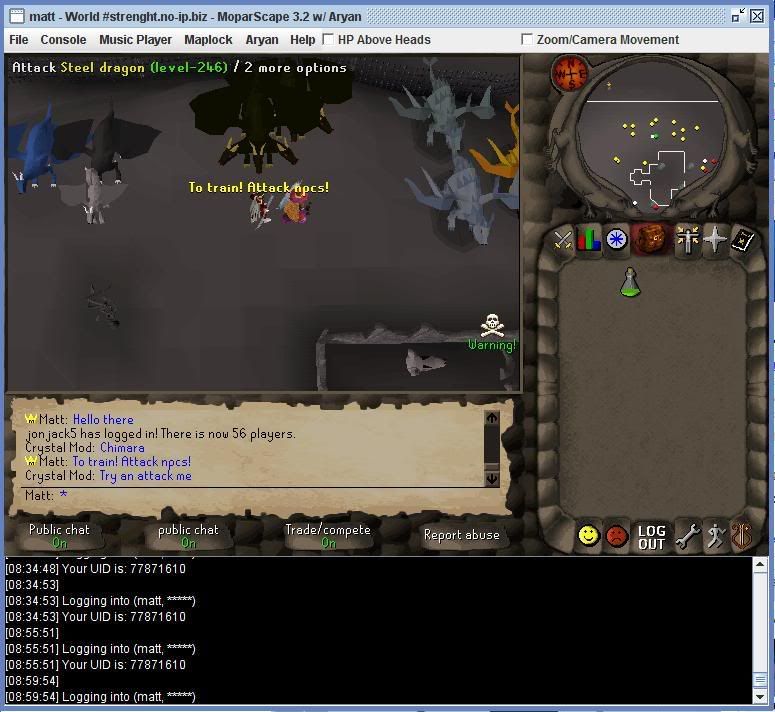775x712 pixels.
Task: Toggle the Zoom/Camera Movement checkbox
Action: coord(527,40)
